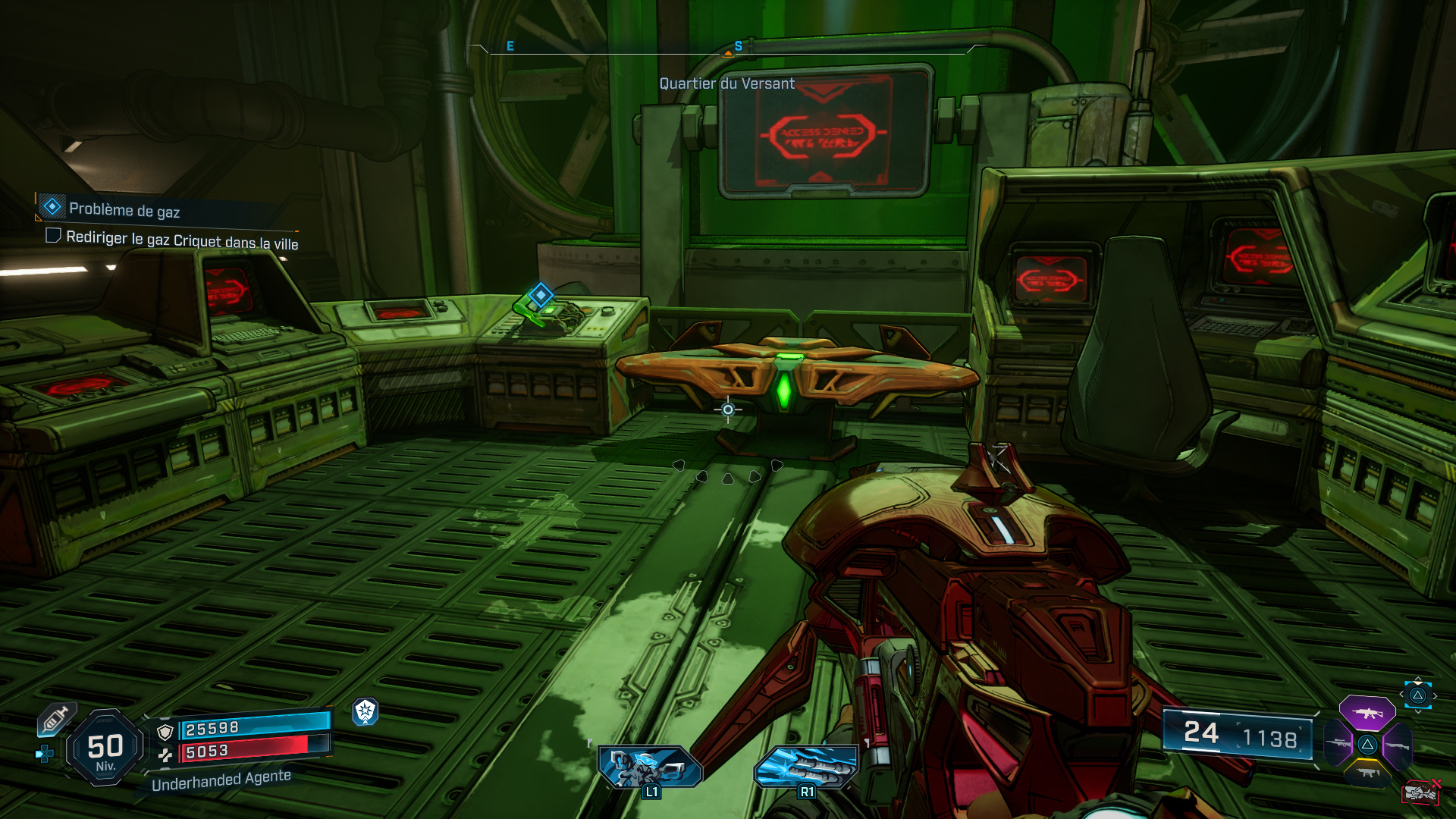Select the shotgun slot on the weapon wheel
The width and height of the screenshot is (1456, 819).
(x=1398, y=746)
